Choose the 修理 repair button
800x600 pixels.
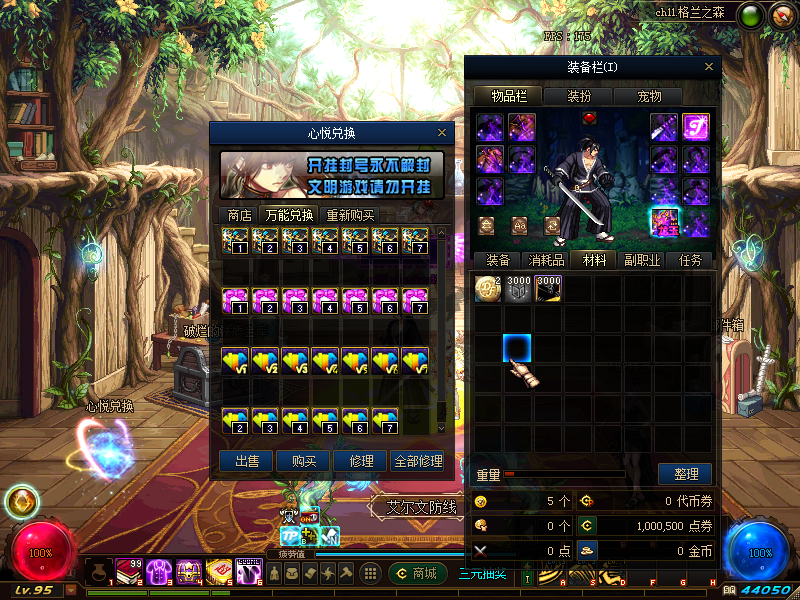click(x=360, y=461)
